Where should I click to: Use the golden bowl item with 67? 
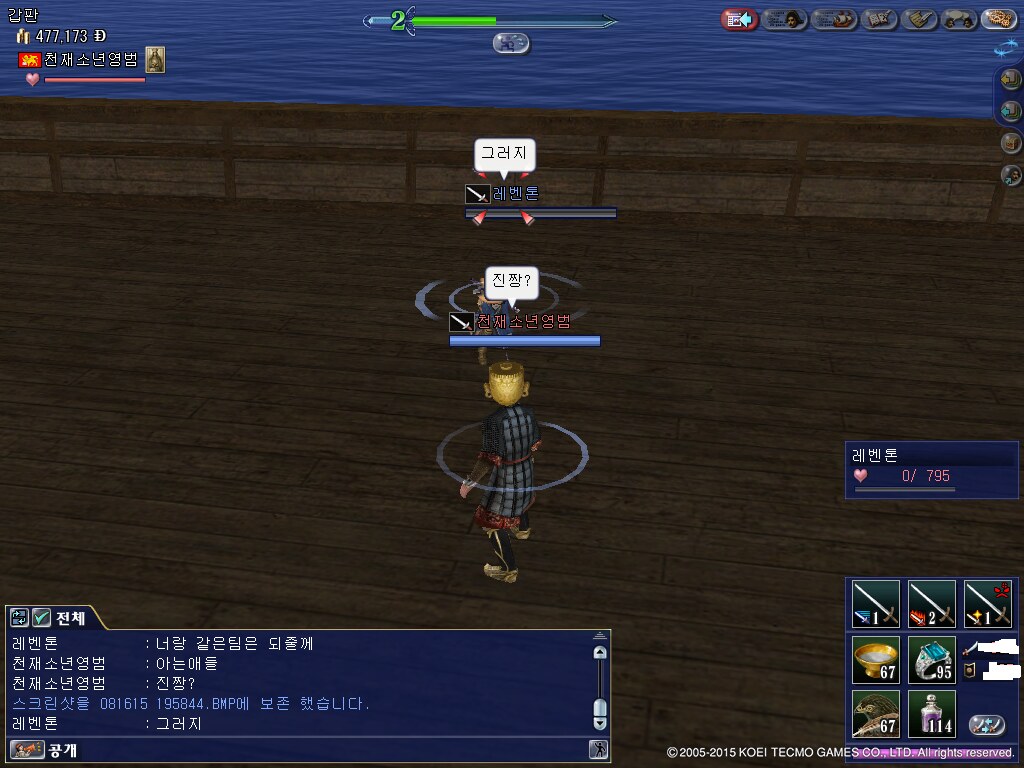click(876, 660)
